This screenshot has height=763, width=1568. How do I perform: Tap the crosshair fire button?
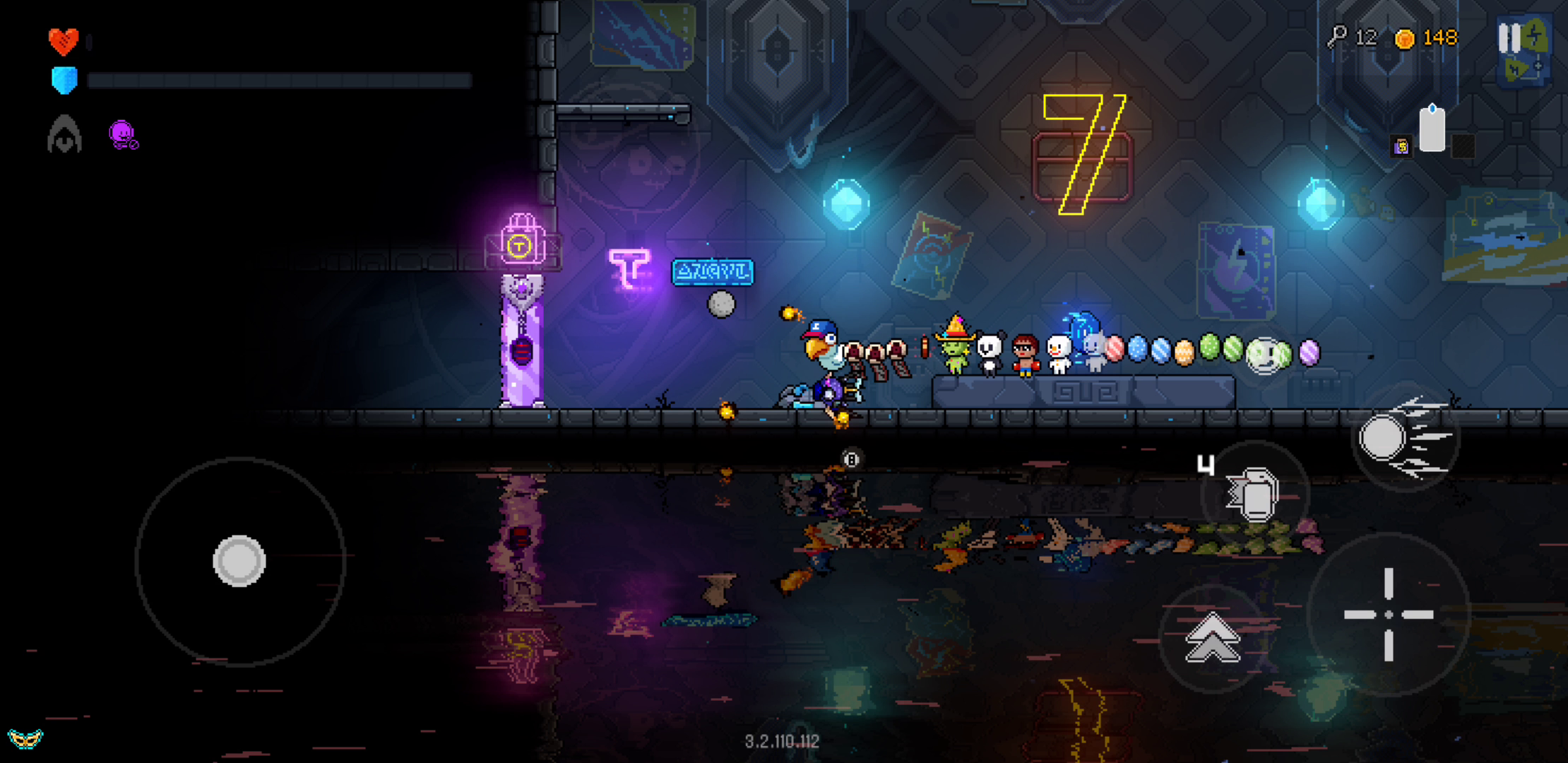1388,615
